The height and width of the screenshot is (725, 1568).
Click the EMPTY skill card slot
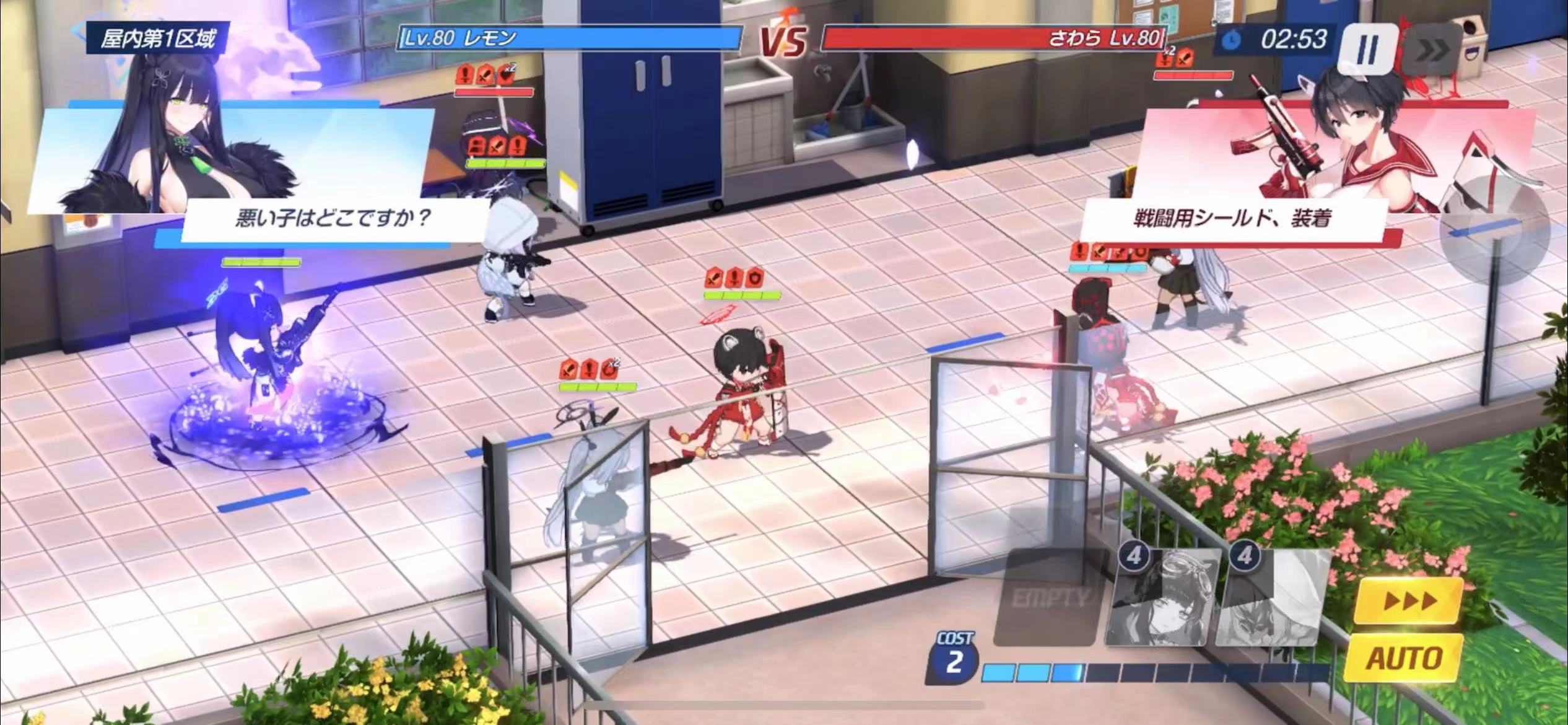tap(1050, 598)
